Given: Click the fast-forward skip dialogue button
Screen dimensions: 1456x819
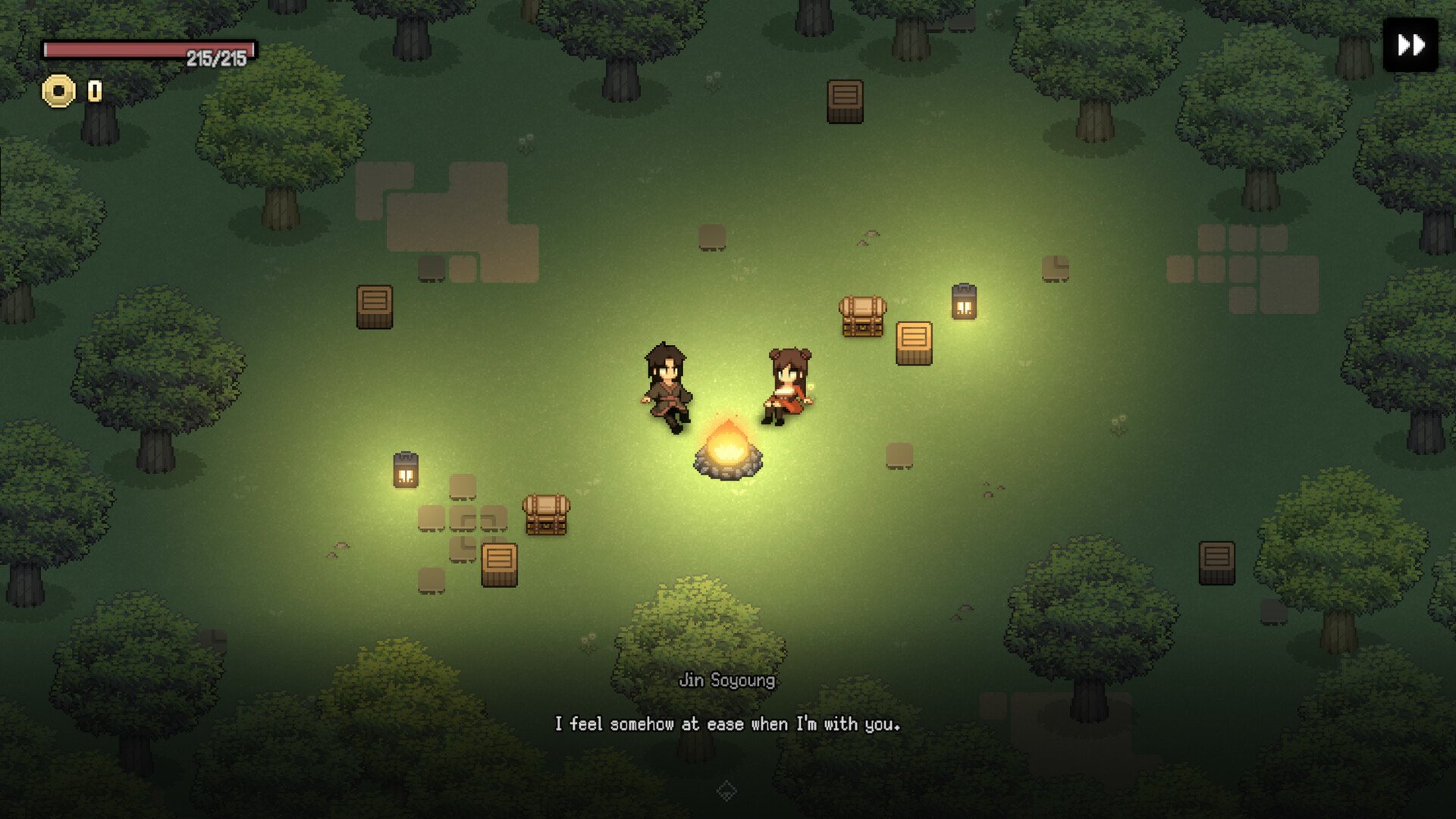Looking at the screenshot, I should (x=1410, y=45).
